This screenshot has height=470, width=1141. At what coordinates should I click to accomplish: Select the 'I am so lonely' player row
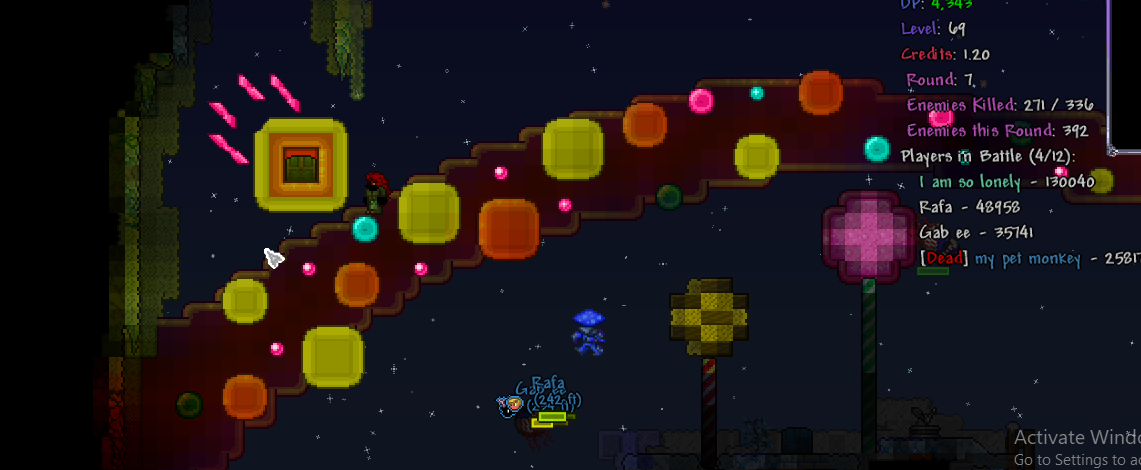tap(1005, 182)
